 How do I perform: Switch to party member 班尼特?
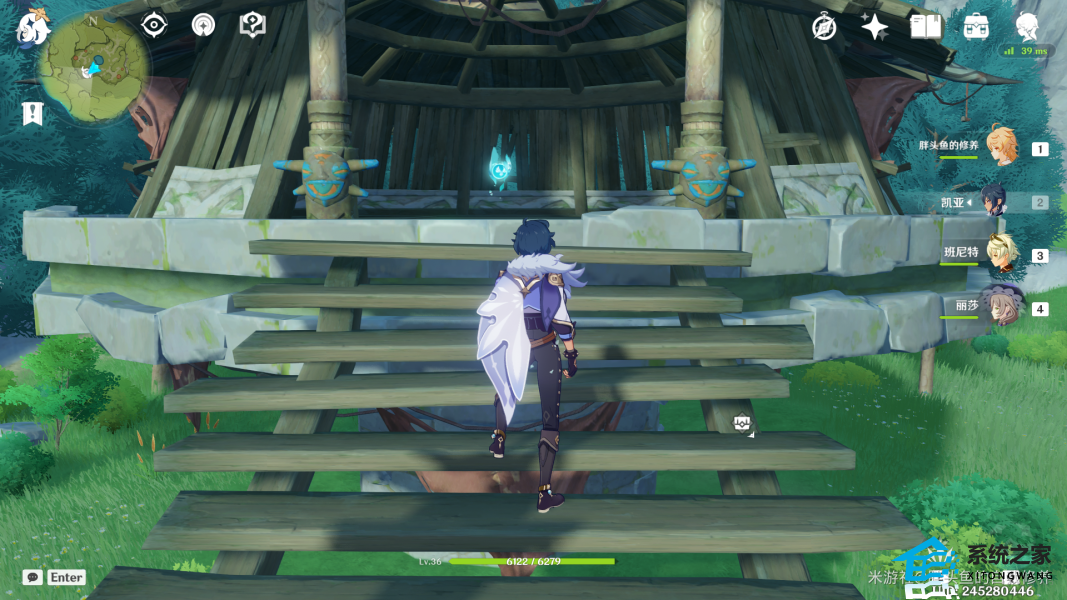(1001, 254)
